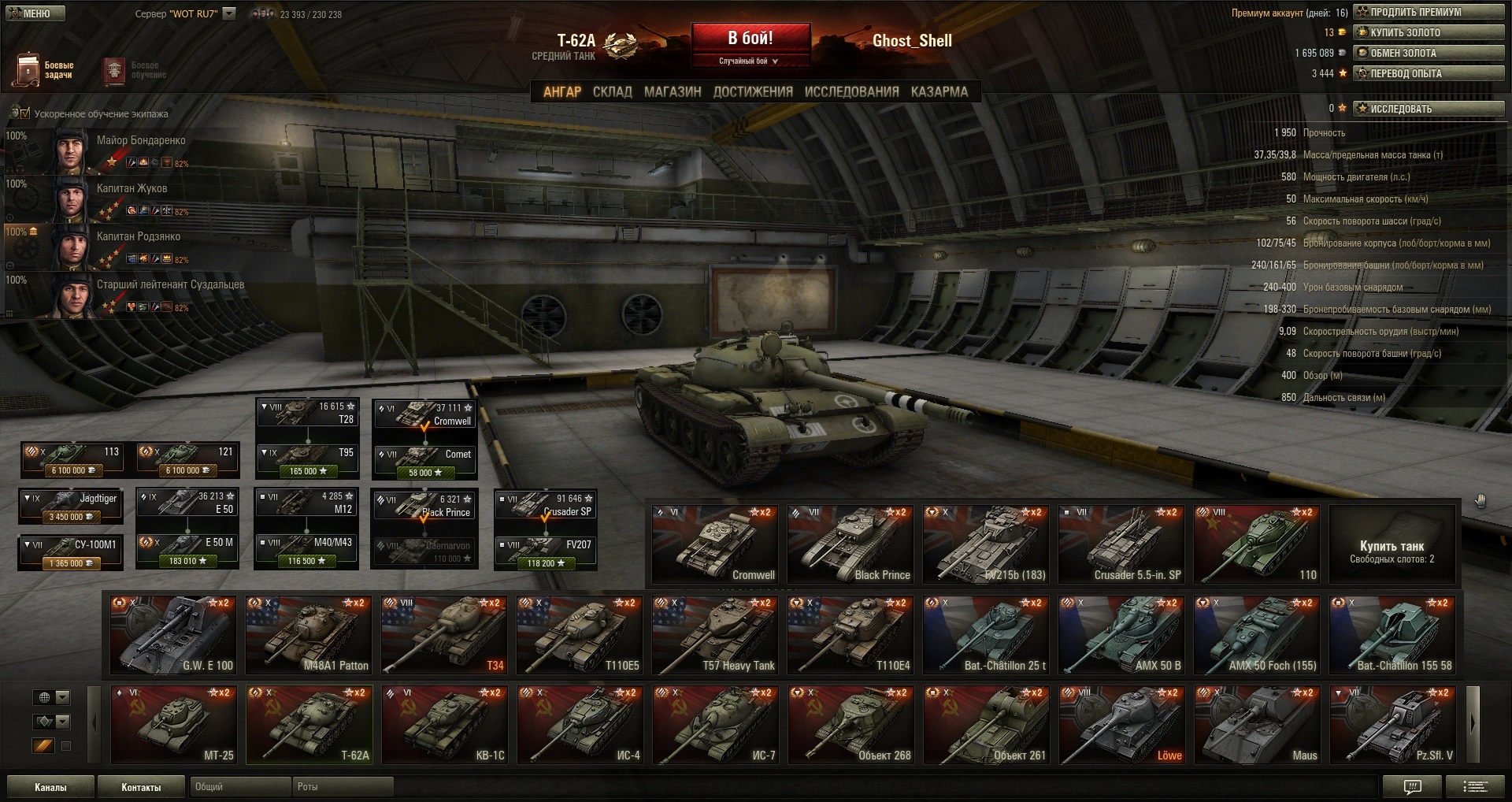Choose the ИС-7 tank tile
Viewport: 1512px width, 802px height.
pyautogui.click(x=715, y=725)
